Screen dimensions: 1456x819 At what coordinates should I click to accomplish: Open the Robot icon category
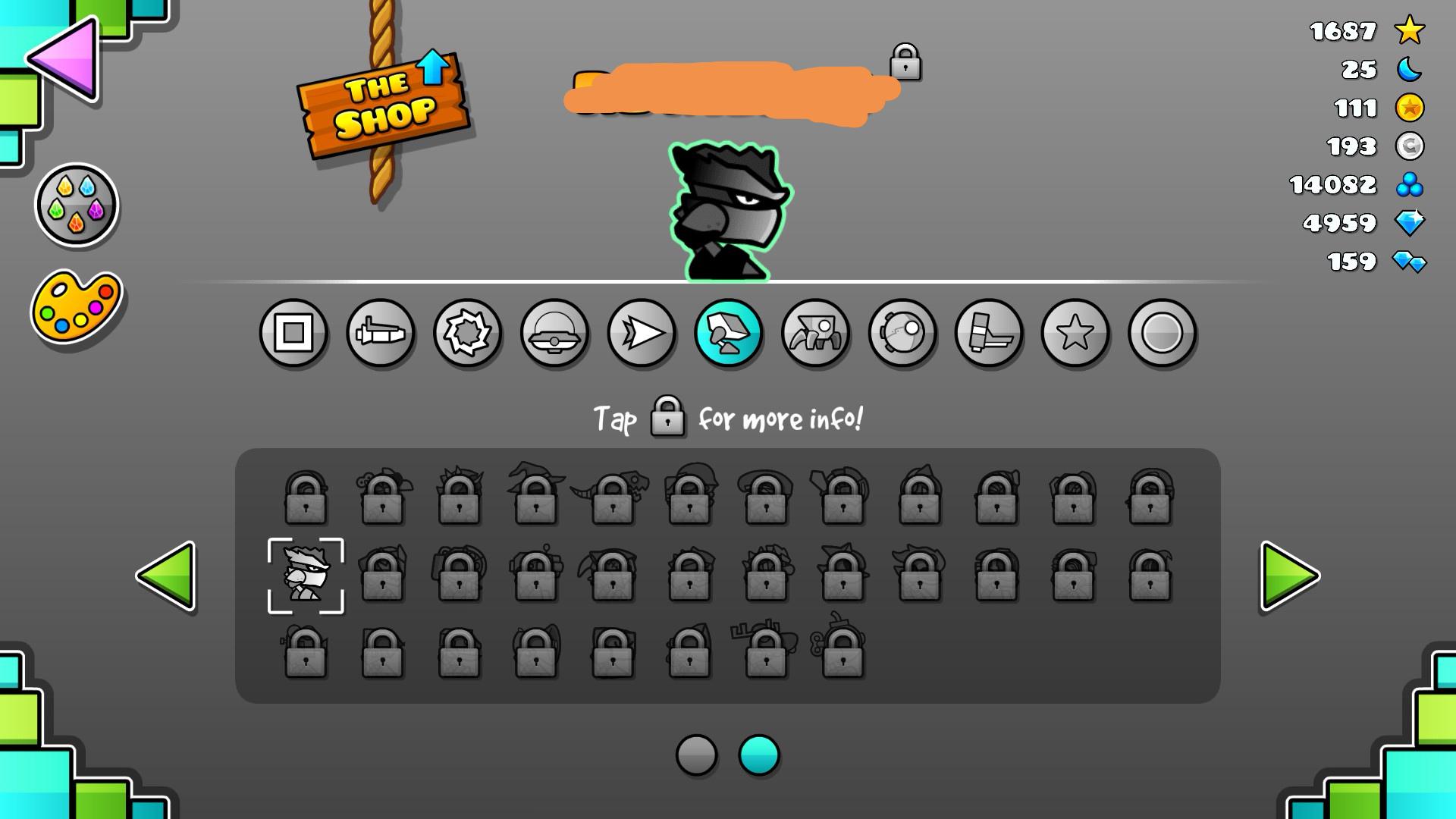(729, 334)
